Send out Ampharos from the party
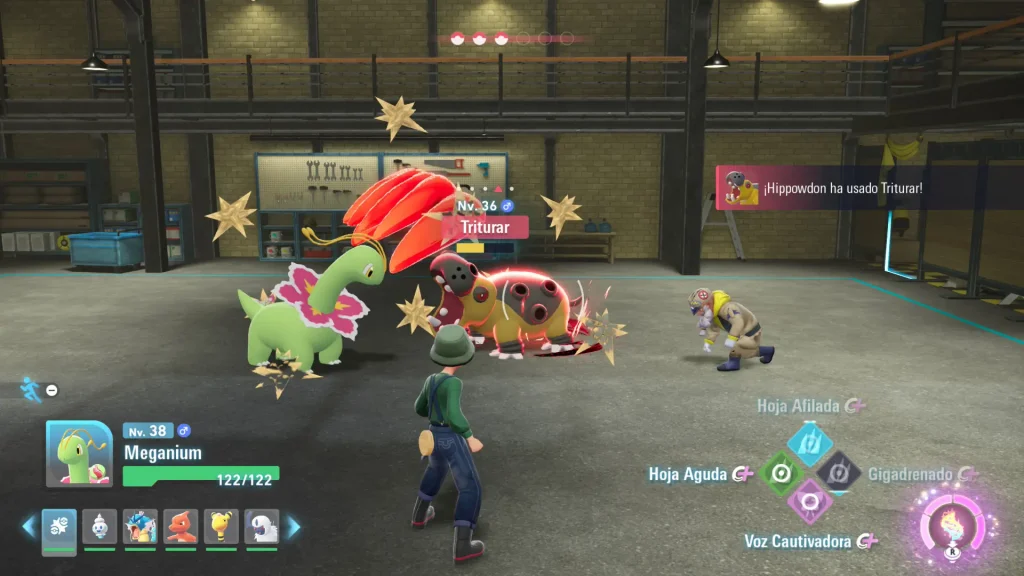 click(x=221, y=527)
